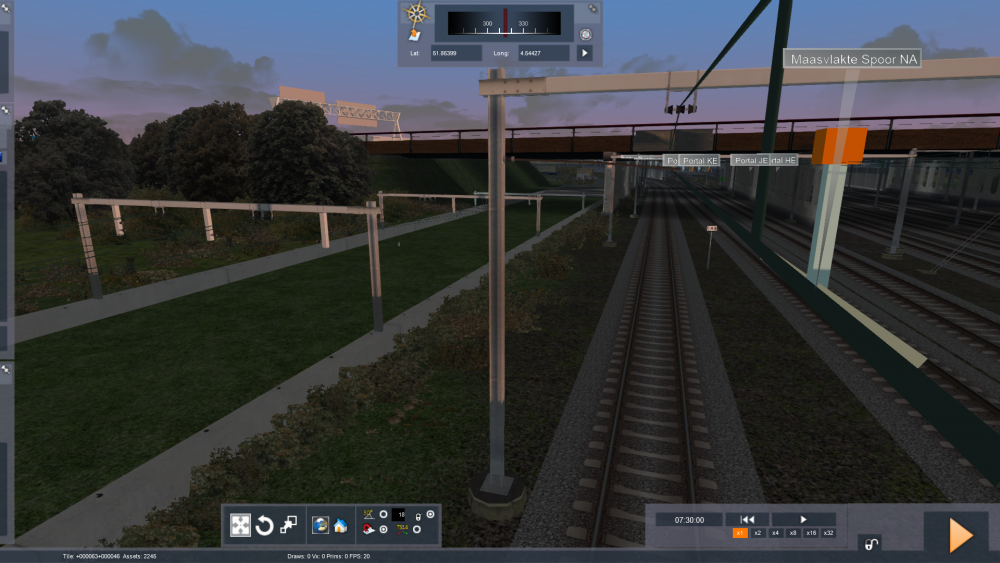Edit the Latitude coordinate field
Viewport: 1000px width, 563px height.
pyautogui.click(x=457, y=53)
